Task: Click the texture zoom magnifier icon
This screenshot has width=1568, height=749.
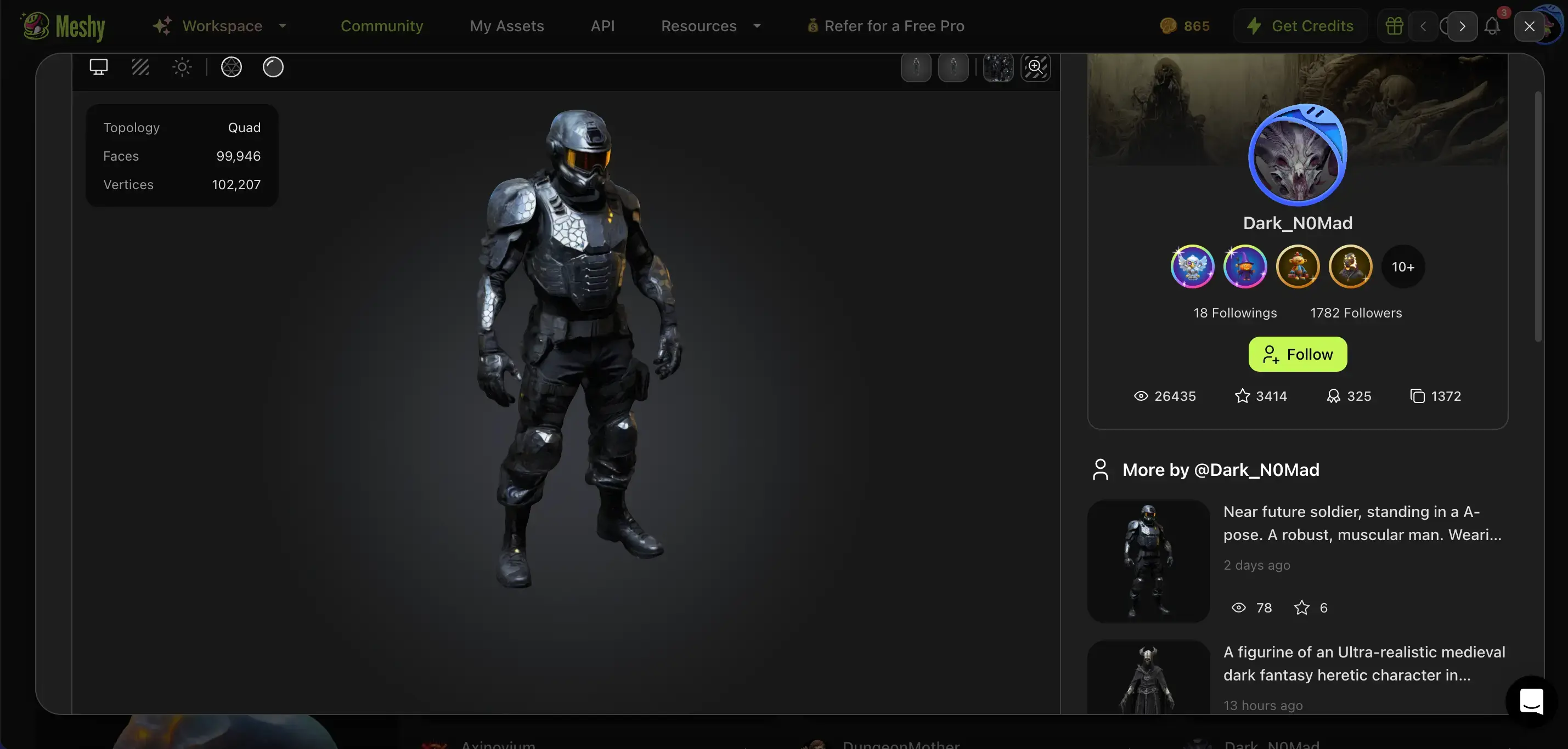Action: coord(1035,67)
